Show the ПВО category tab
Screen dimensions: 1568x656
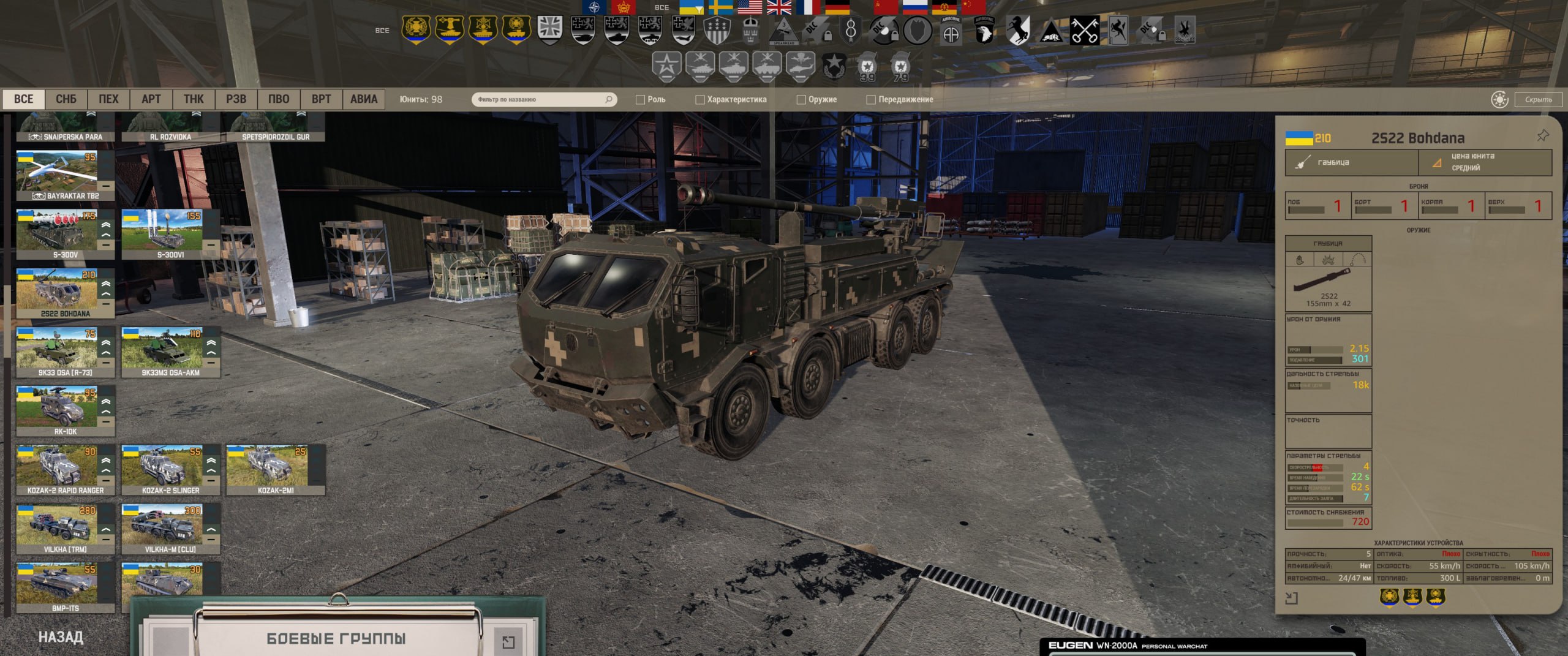click(278, 99)
